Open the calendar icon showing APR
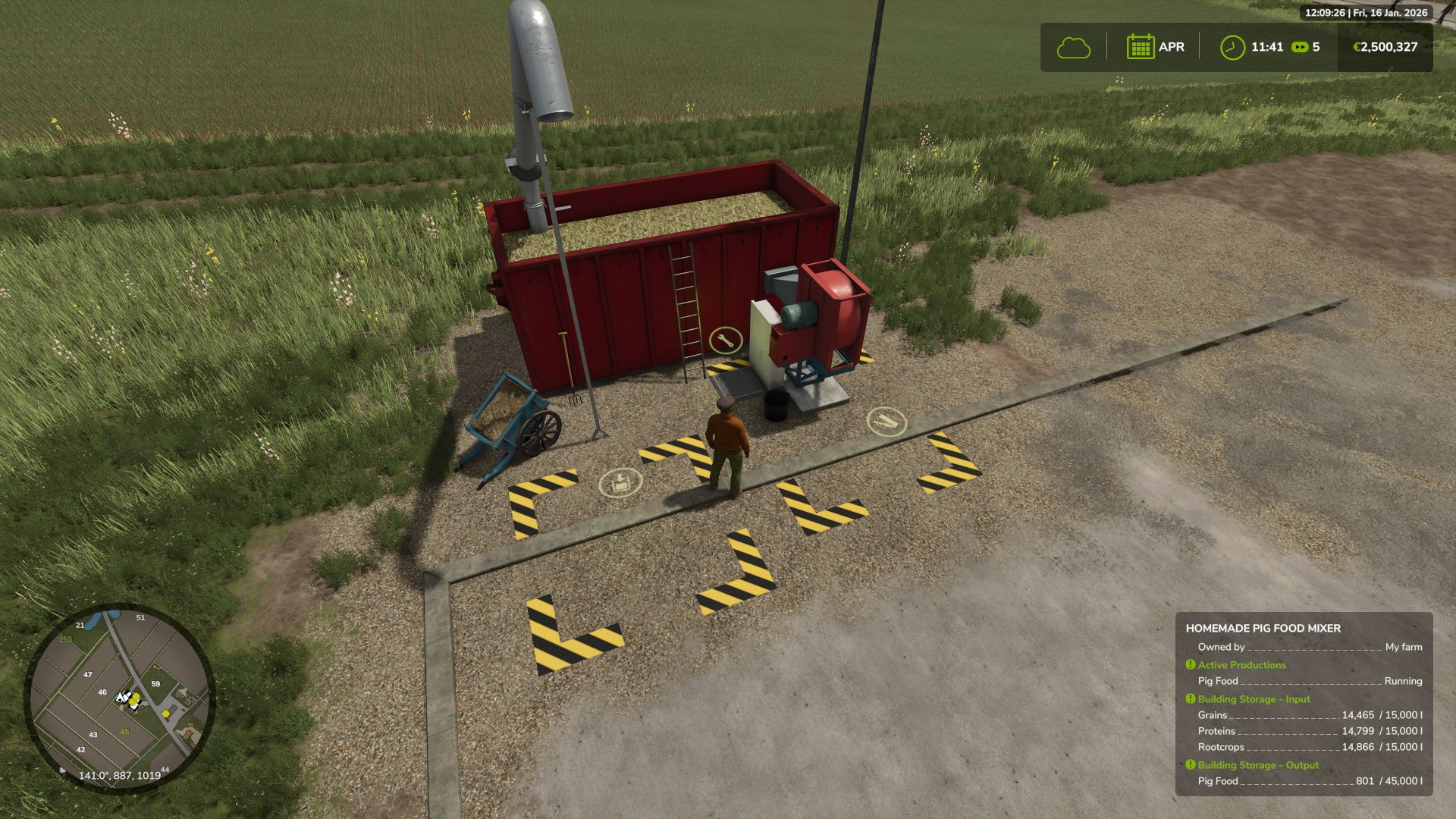Screen dimensions: 1456x819 coord(1140,46)
